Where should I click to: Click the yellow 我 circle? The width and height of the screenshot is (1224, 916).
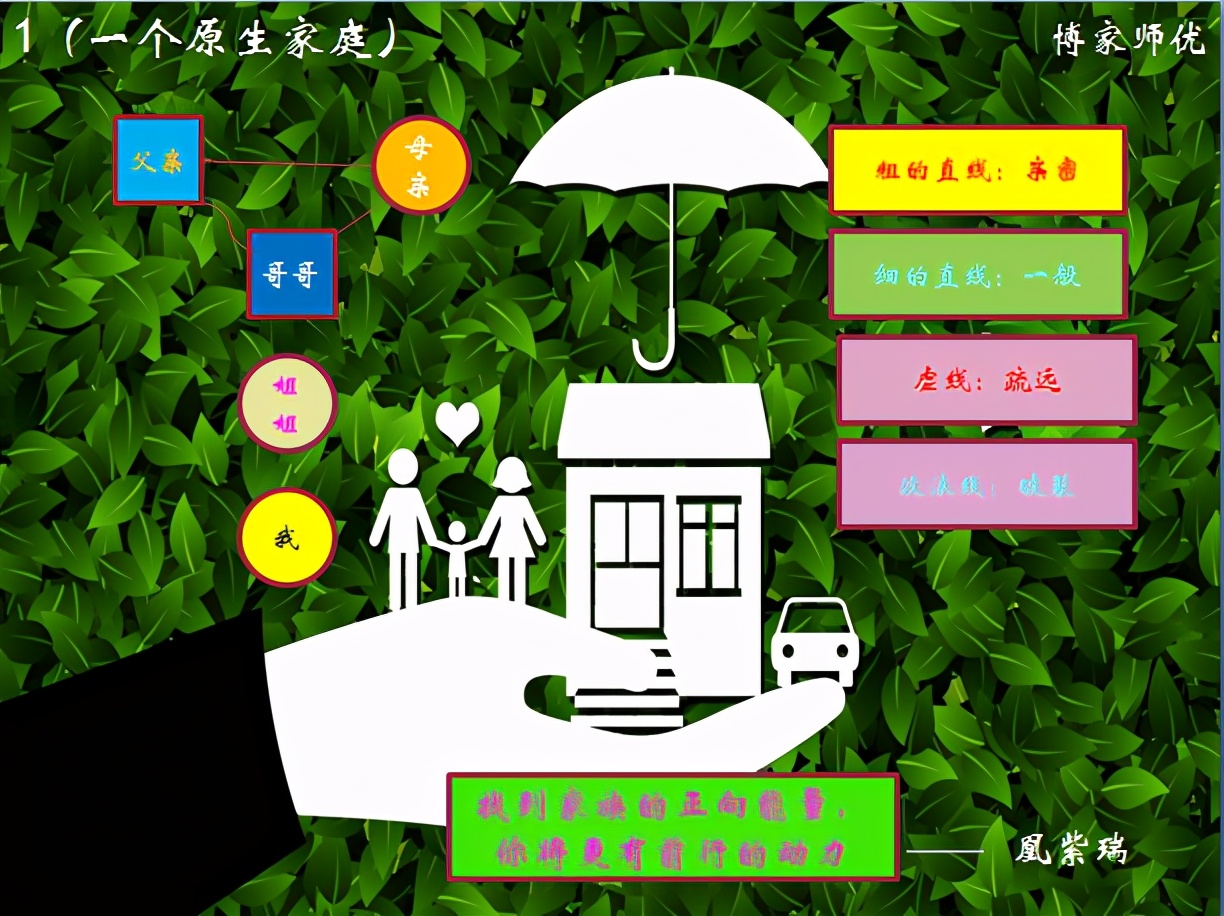pos(287,538)
